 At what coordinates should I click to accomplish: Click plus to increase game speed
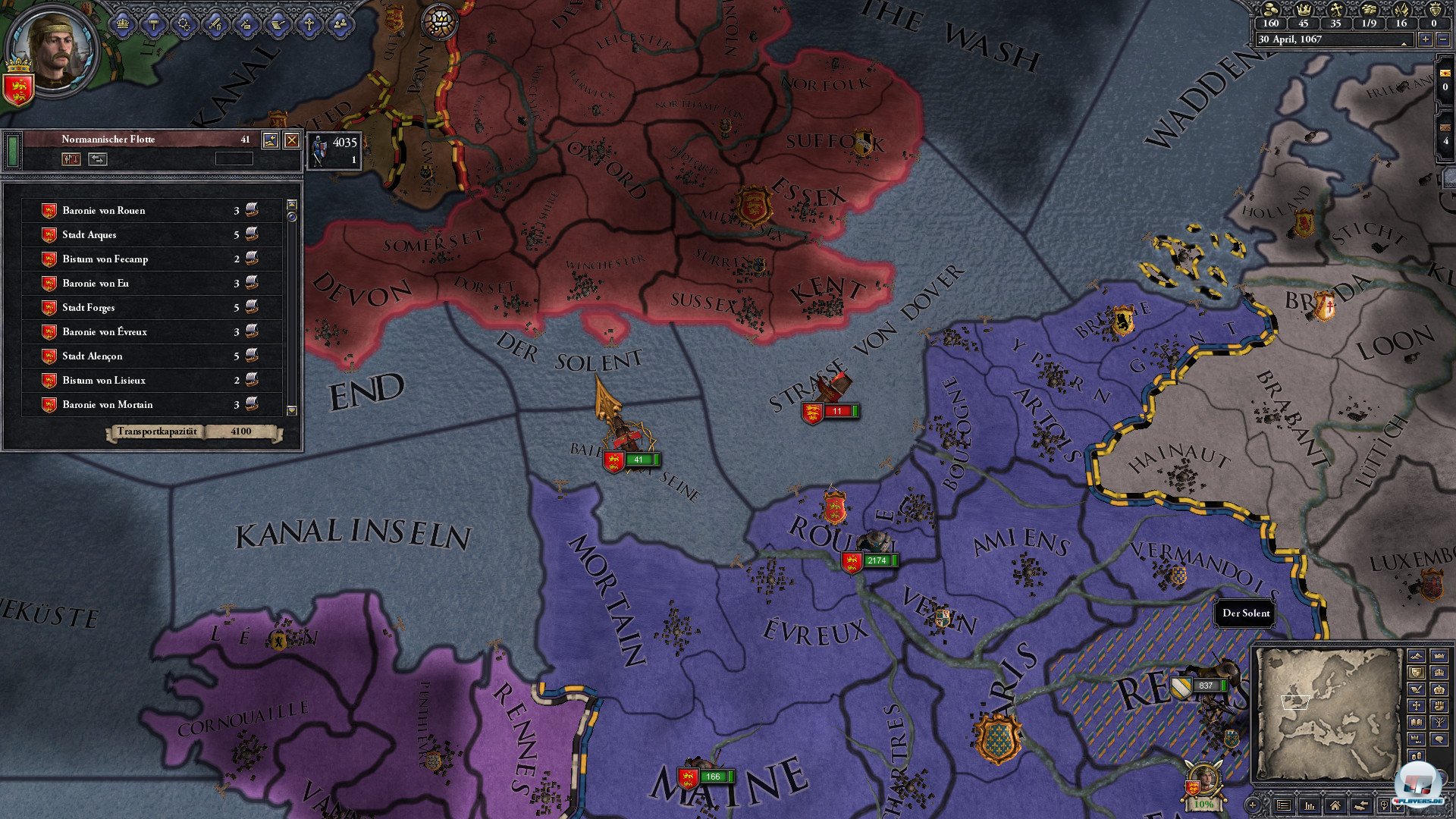pyautogui.click(x=1425, y=39)
